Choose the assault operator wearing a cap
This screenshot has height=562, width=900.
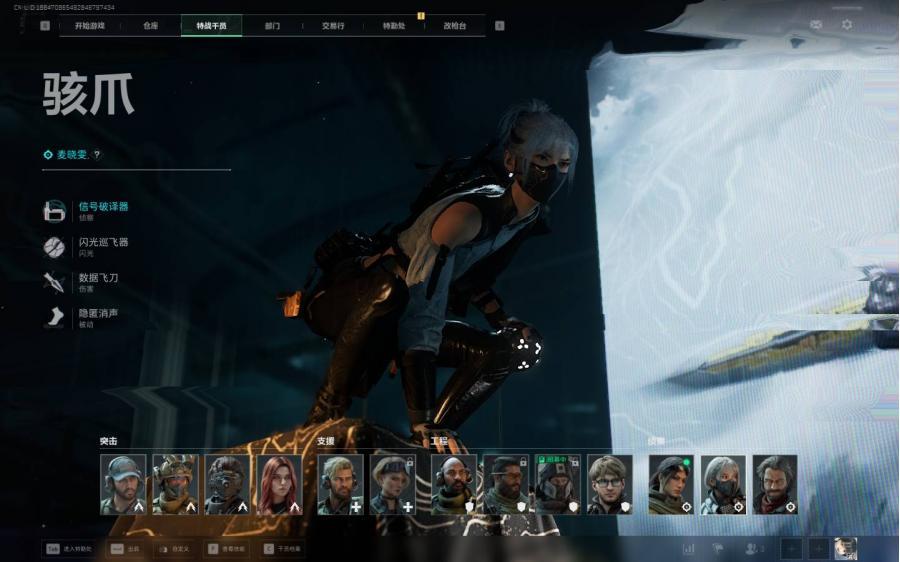pos(123,484)
